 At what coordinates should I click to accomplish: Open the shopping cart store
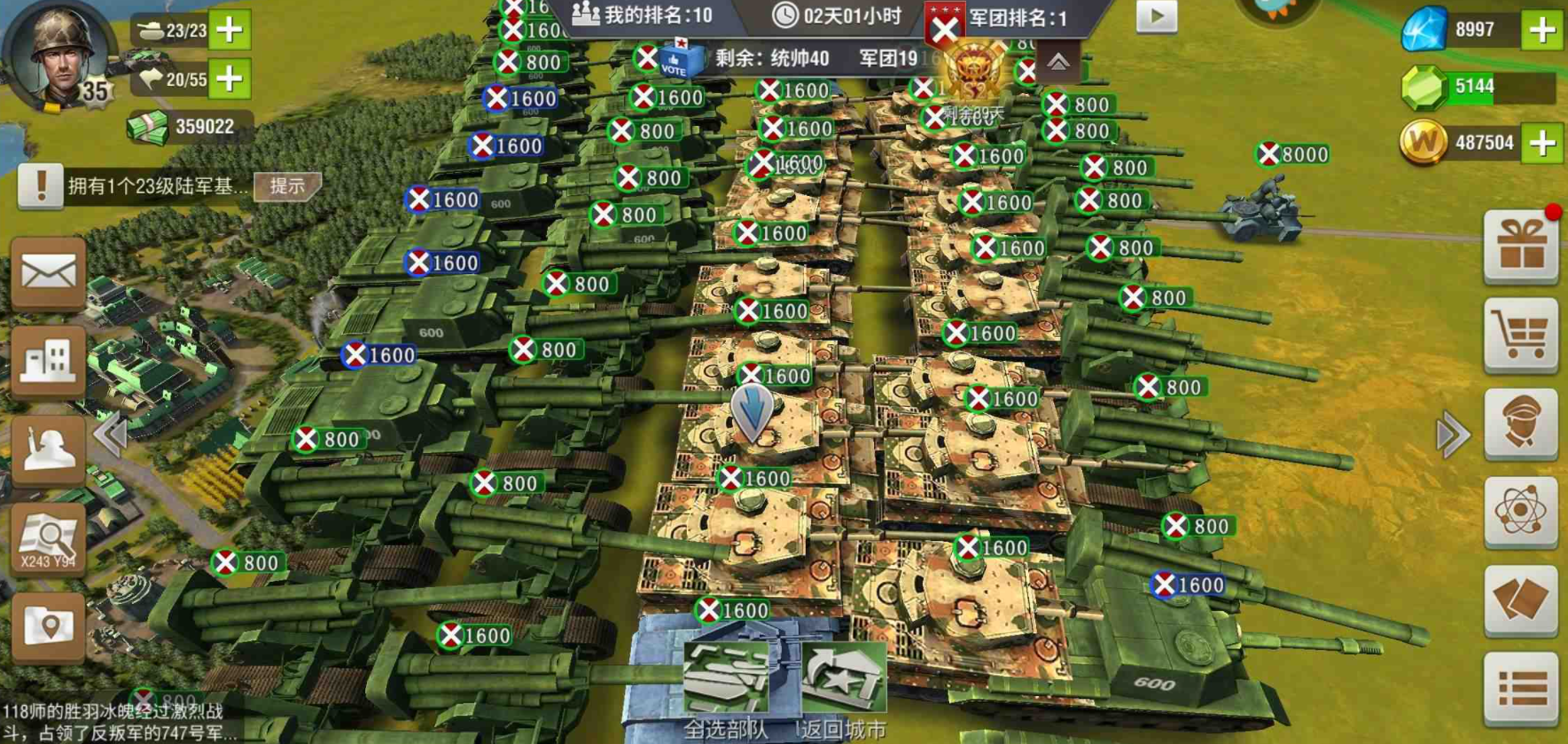[x=1521, y=335]
